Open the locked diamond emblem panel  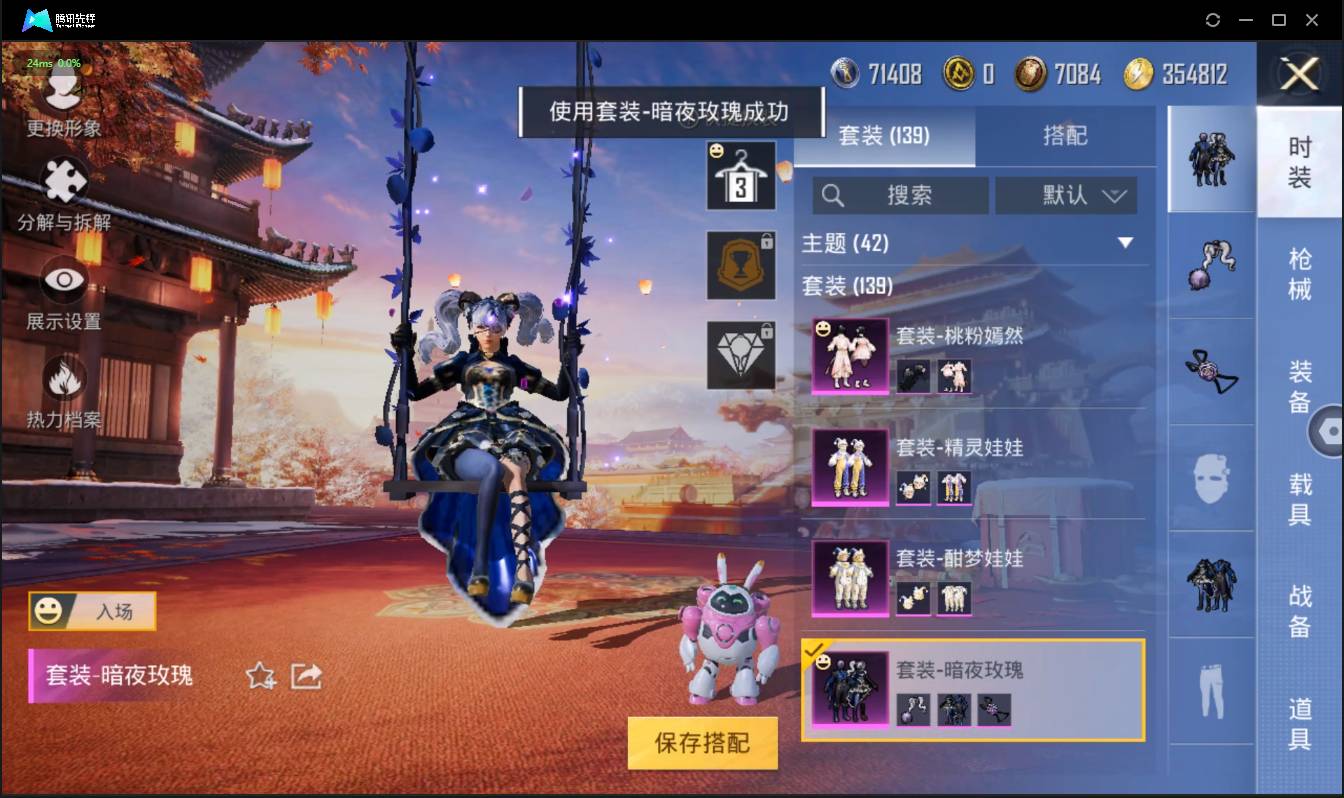[x=741, y=353]
